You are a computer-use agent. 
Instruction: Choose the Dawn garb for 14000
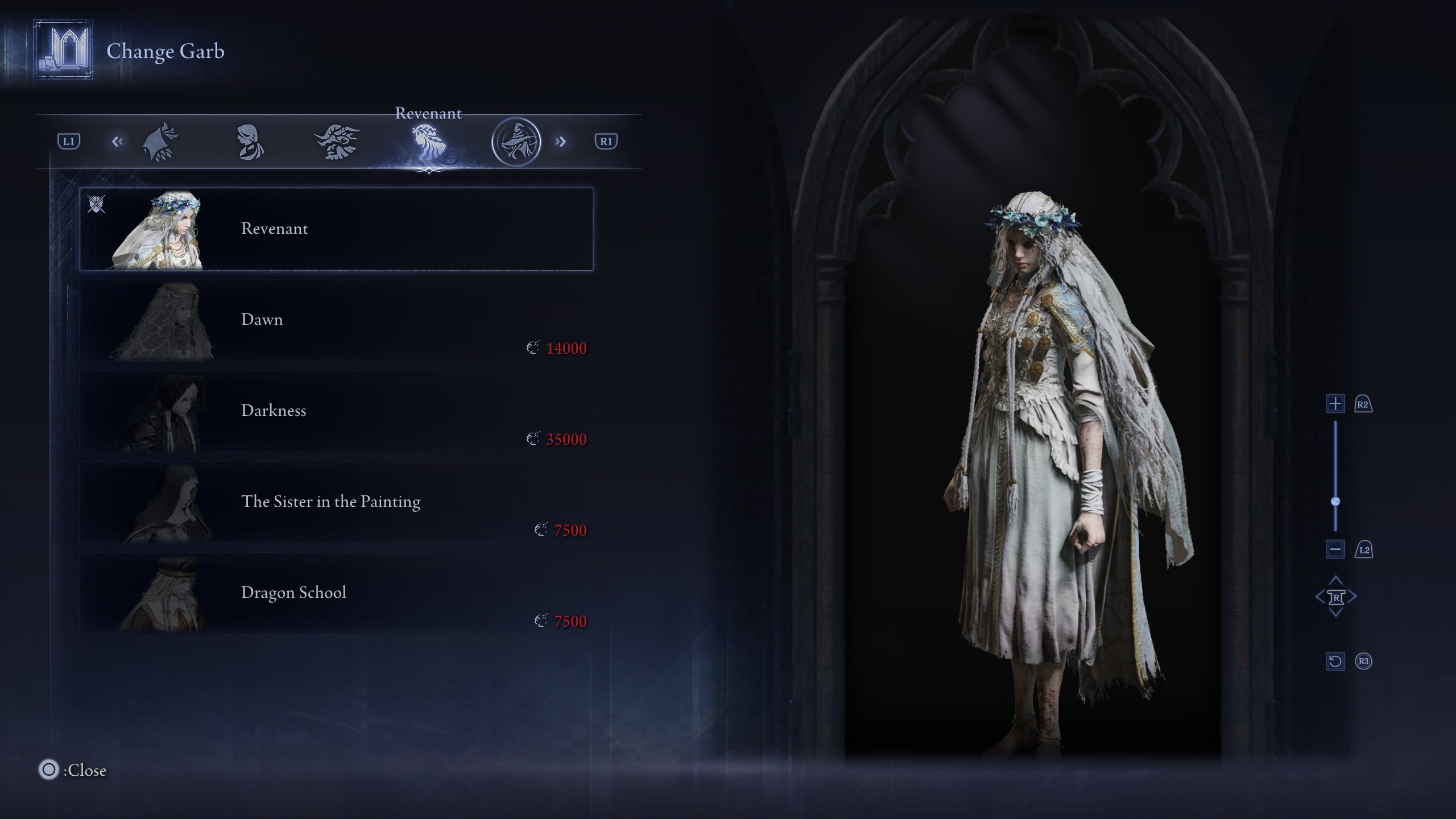pos(336,320)
